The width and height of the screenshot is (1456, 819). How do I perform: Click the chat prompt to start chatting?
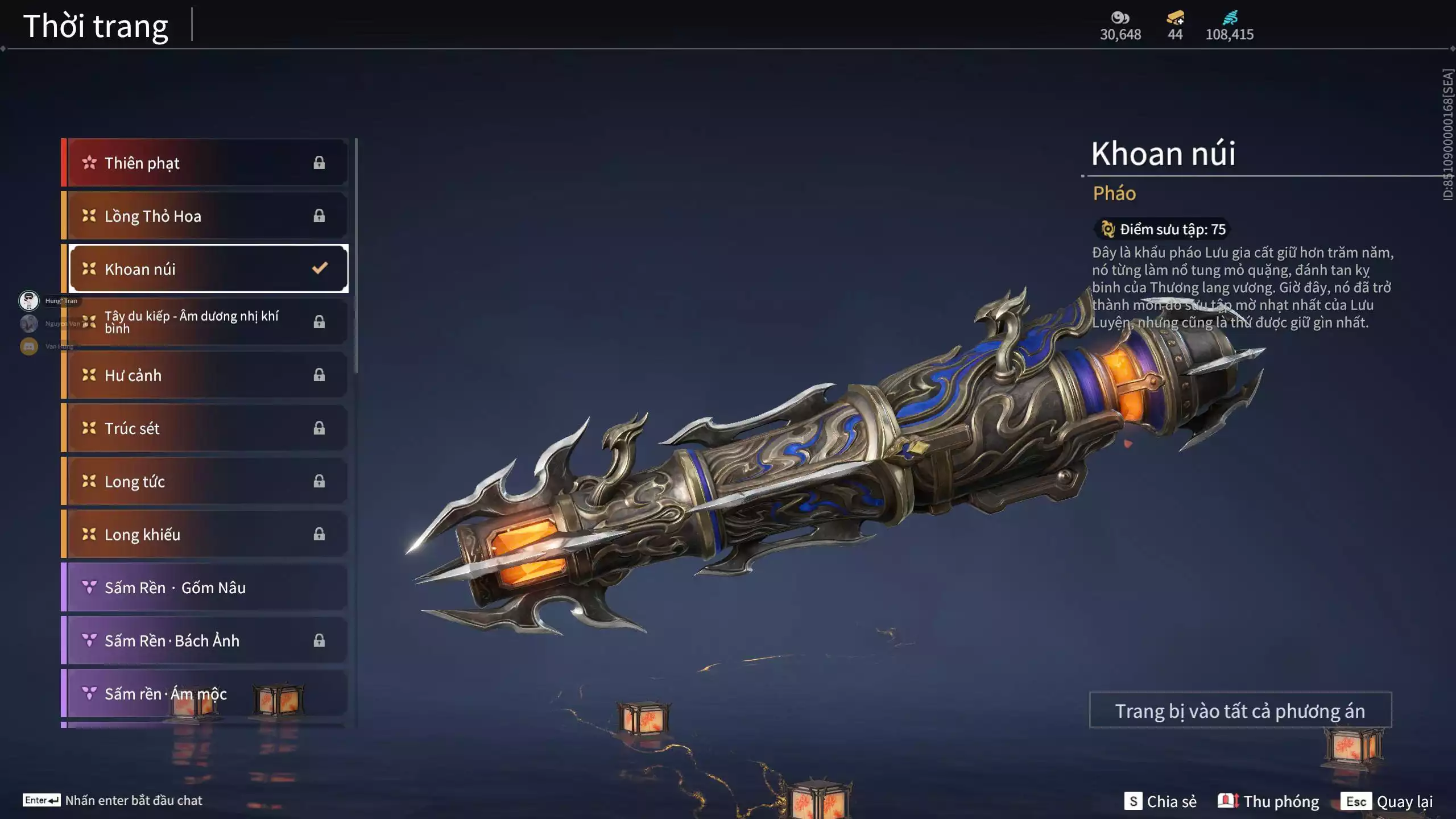pos(113,800)
